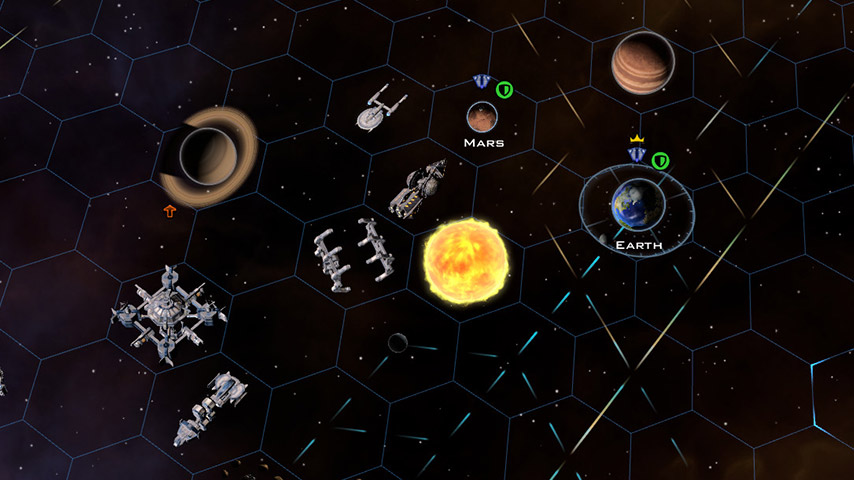The height and width of the screenshot is (480, 854).
Task: Select the twin-ship fleet beside the sun
Action: (352, 253)
